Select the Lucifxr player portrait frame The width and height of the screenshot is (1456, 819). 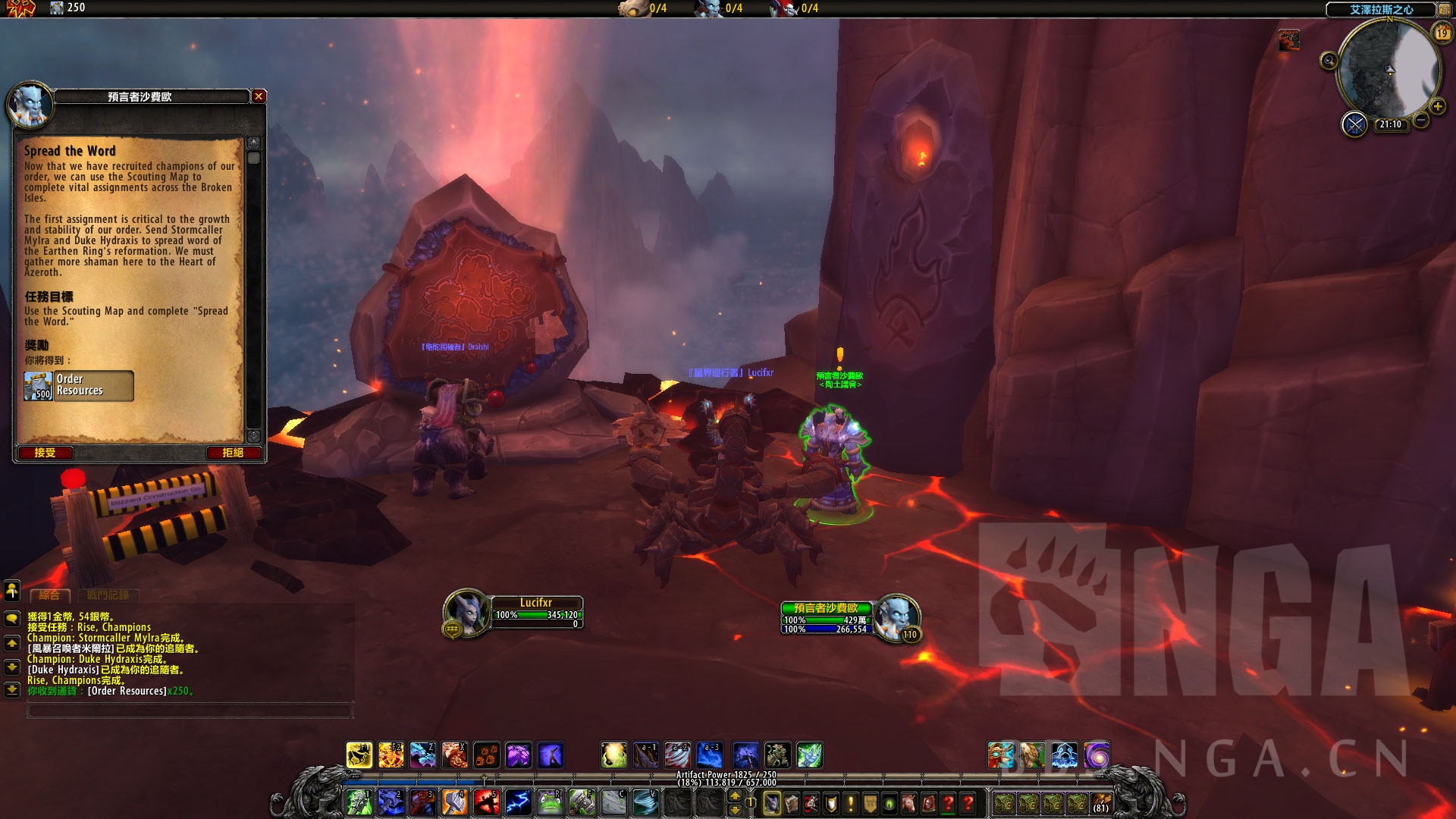tap(466, 611)
